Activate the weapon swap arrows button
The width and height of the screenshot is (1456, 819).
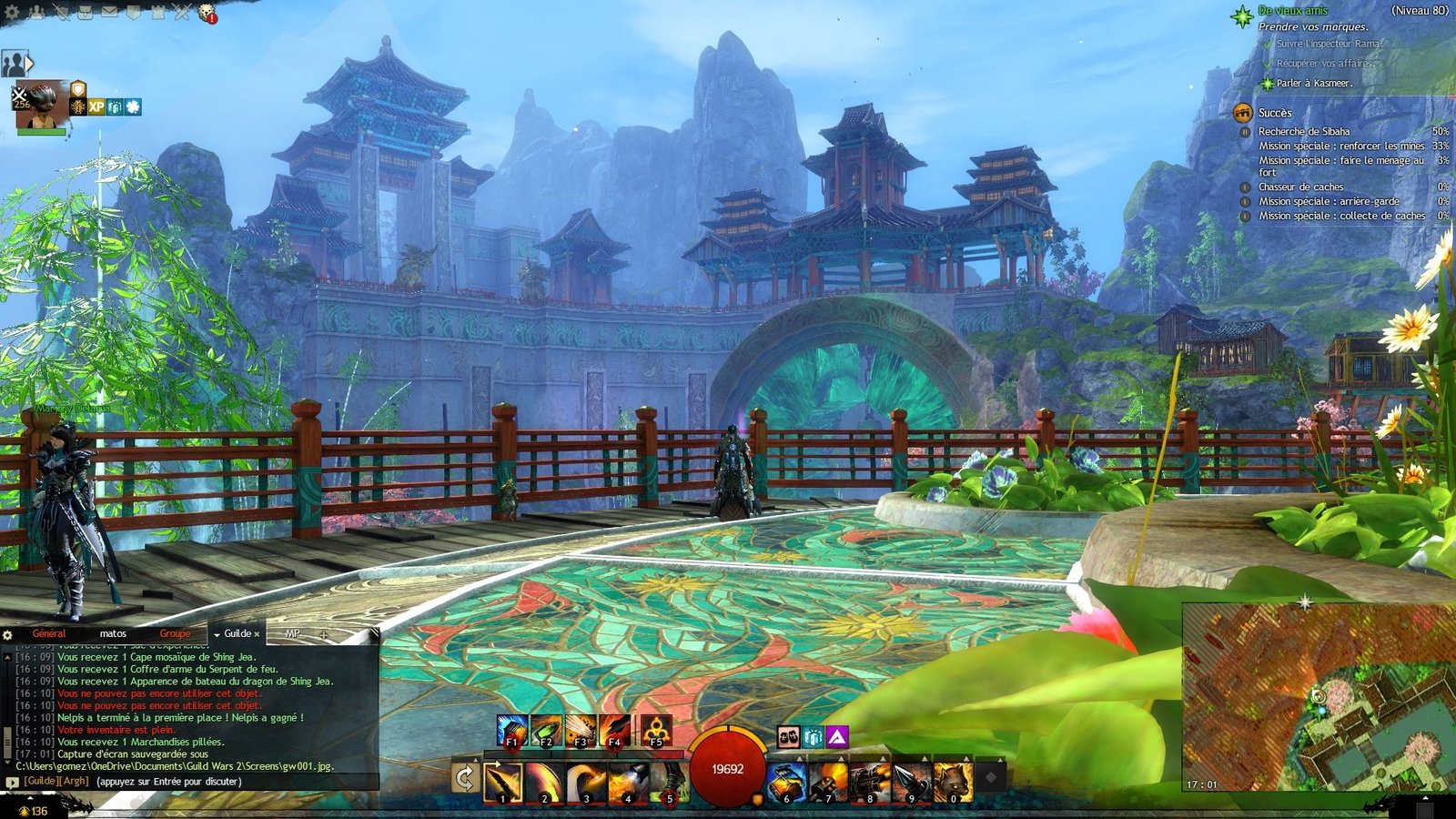pos(465,778)
